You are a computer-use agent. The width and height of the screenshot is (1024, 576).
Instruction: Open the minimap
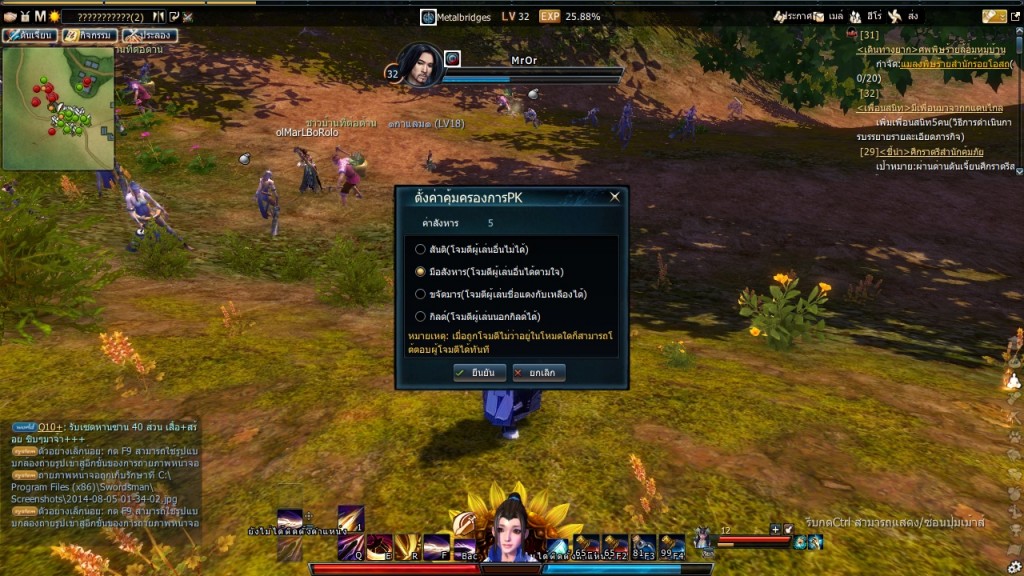click(x=58, y=107)
